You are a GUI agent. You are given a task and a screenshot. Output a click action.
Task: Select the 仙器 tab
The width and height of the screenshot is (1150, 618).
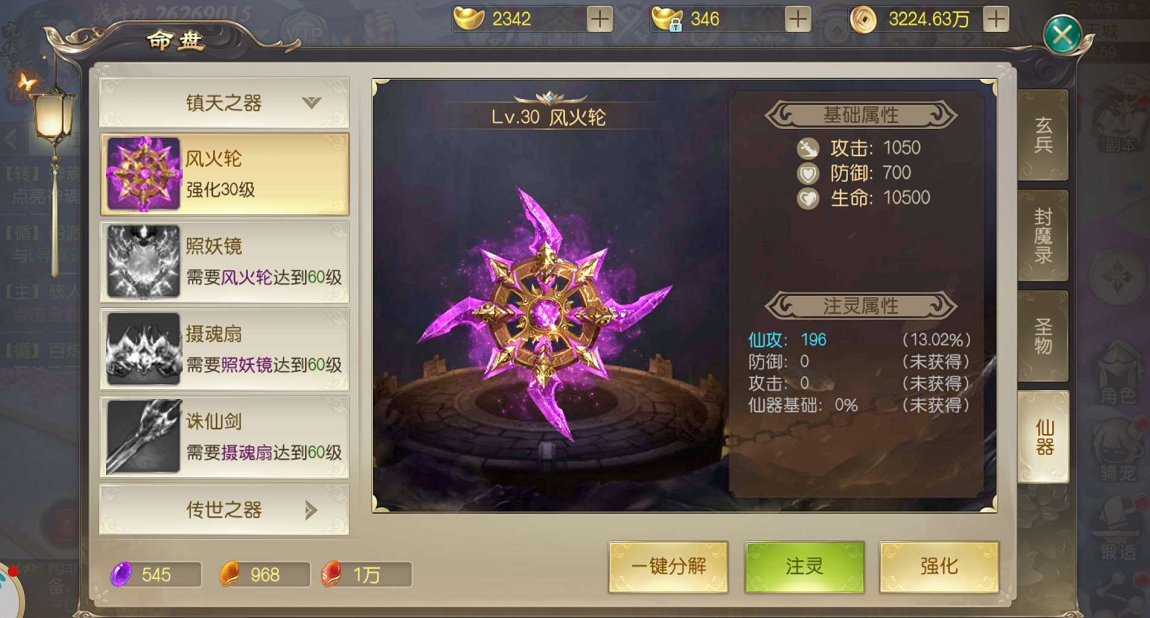1043,437
